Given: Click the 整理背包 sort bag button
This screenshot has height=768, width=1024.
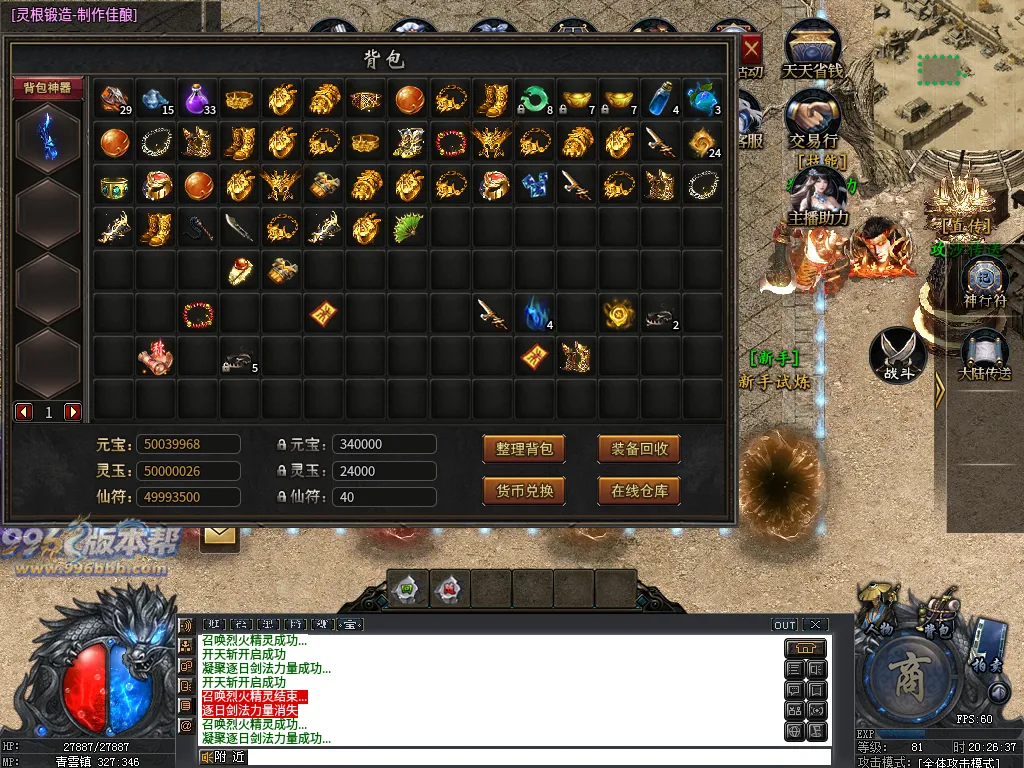Looking at the screenshot, I should click(524, 449).
